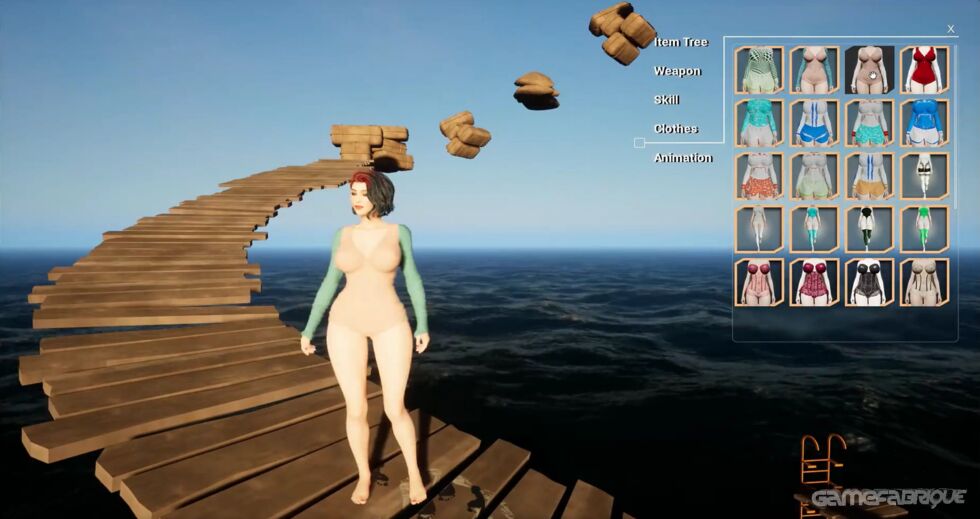Select the black corset outfit
The image size is (980, 519).
[869, 282]
